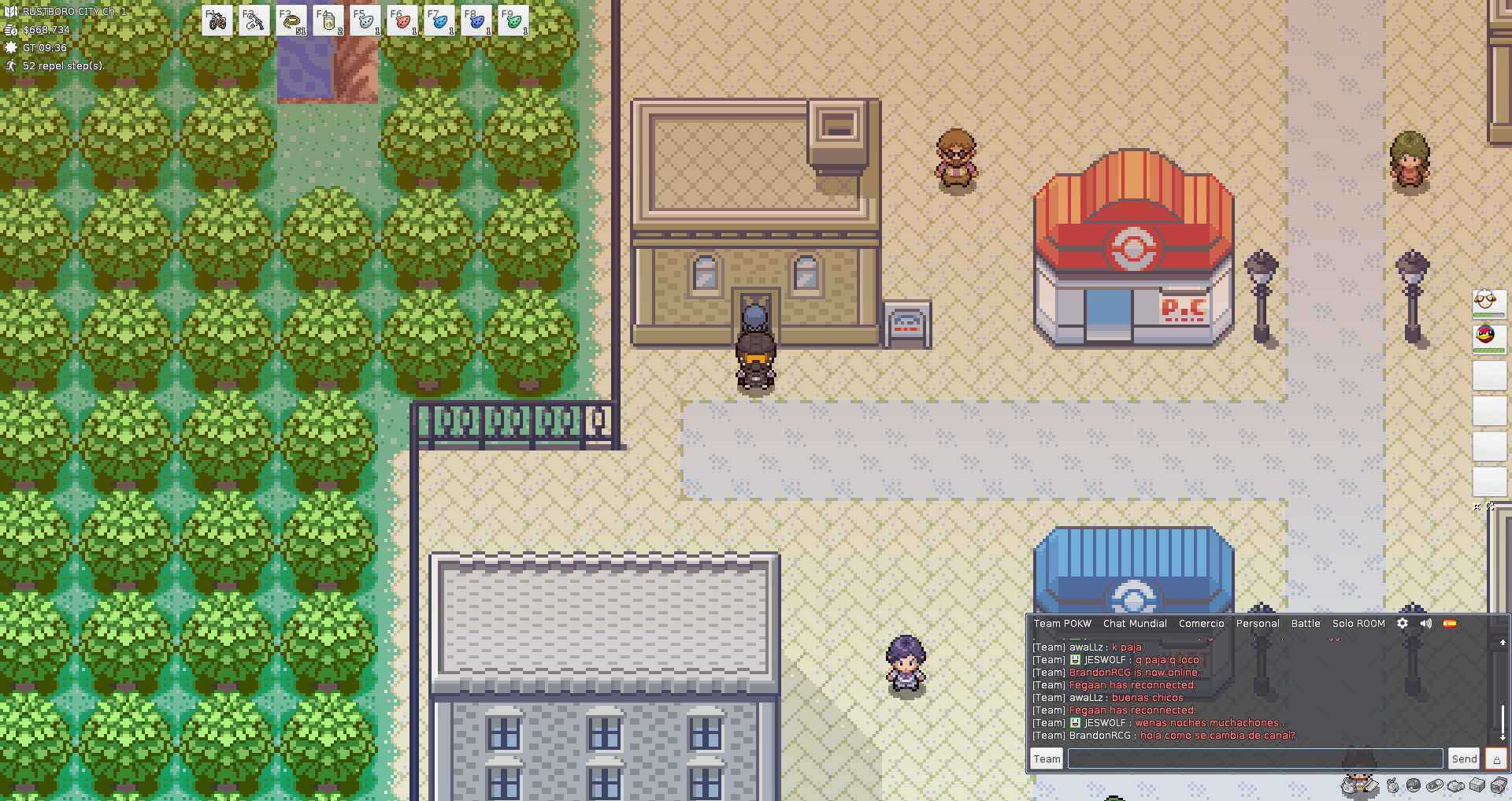Send the chat message
Viewport: 1512px width, 801px height.
click(x=1464, y=758)
